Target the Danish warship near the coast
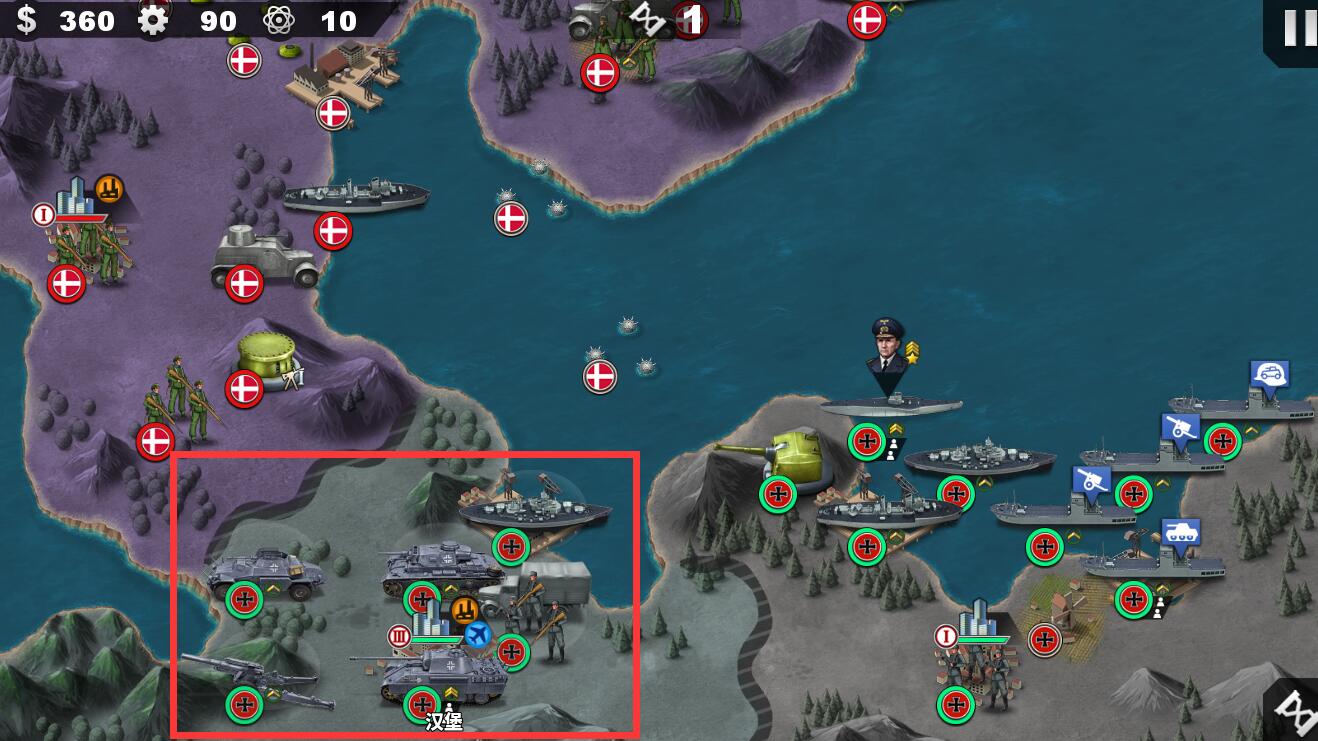 pos(355,195)
